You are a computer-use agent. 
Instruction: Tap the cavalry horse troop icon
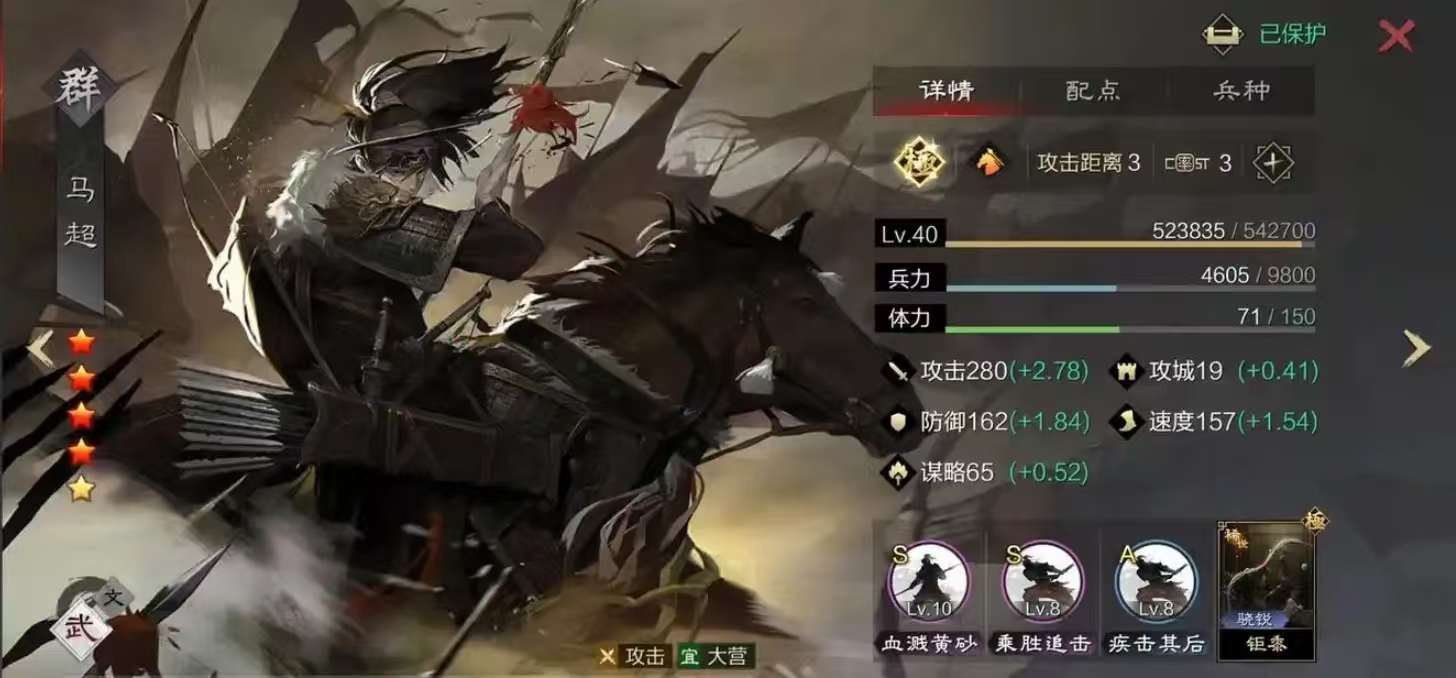(x=987, y=163)
